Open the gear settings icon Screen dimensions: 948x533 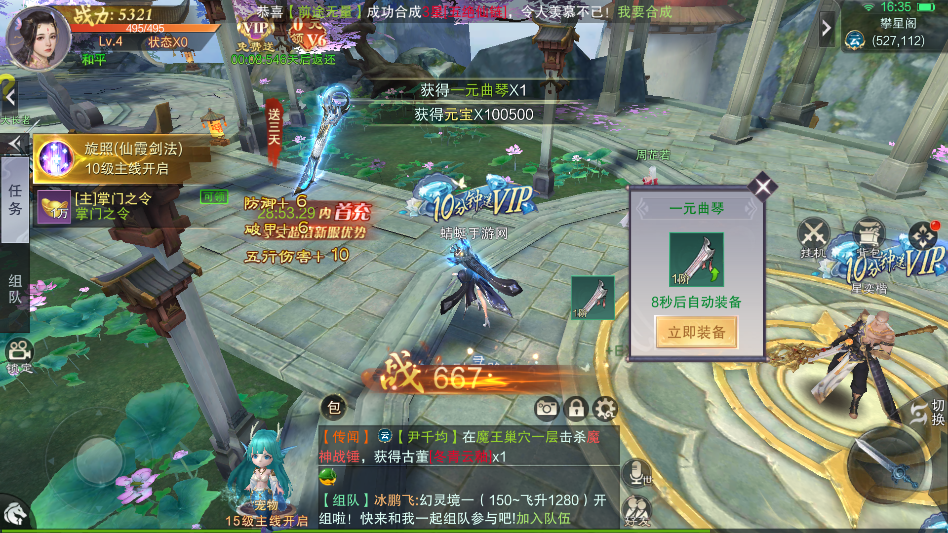(605, 407)
